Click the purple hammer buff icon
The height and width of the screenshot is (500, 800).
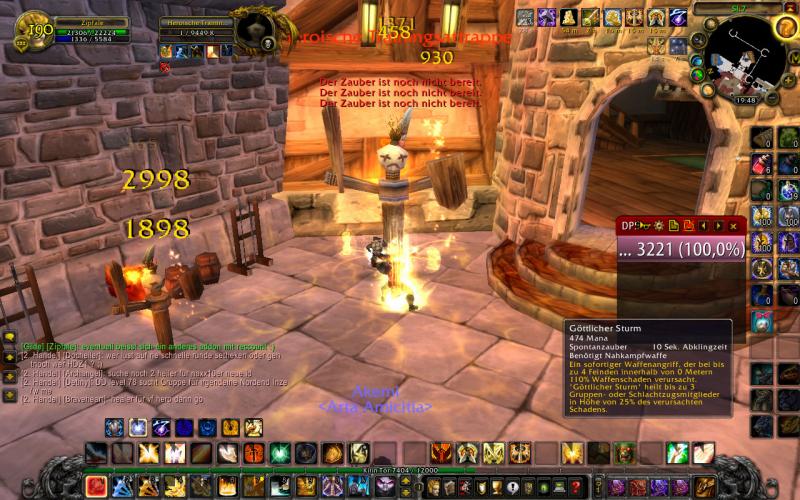pos(547,17)
